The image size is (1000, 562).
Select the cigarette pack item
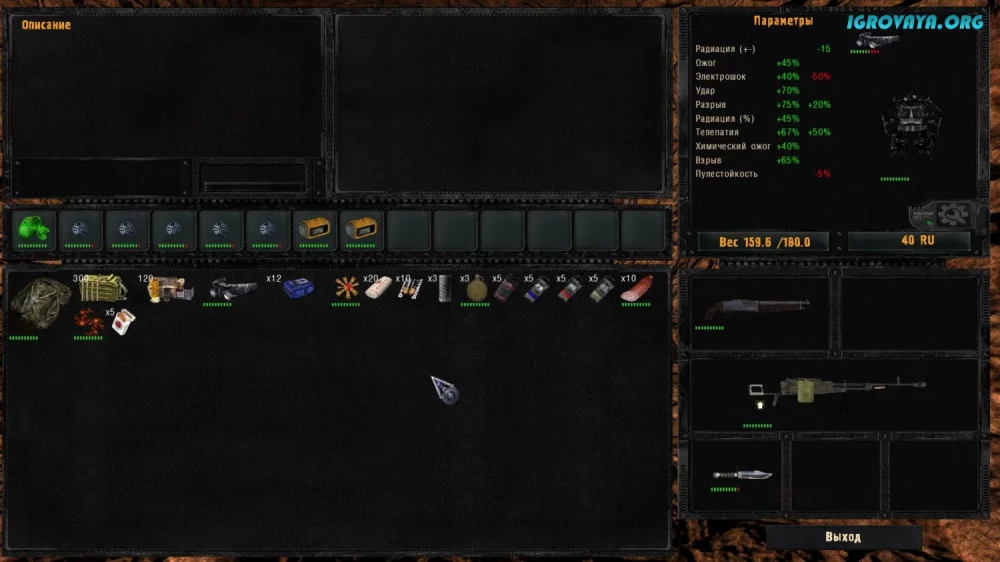coord(121,322)
